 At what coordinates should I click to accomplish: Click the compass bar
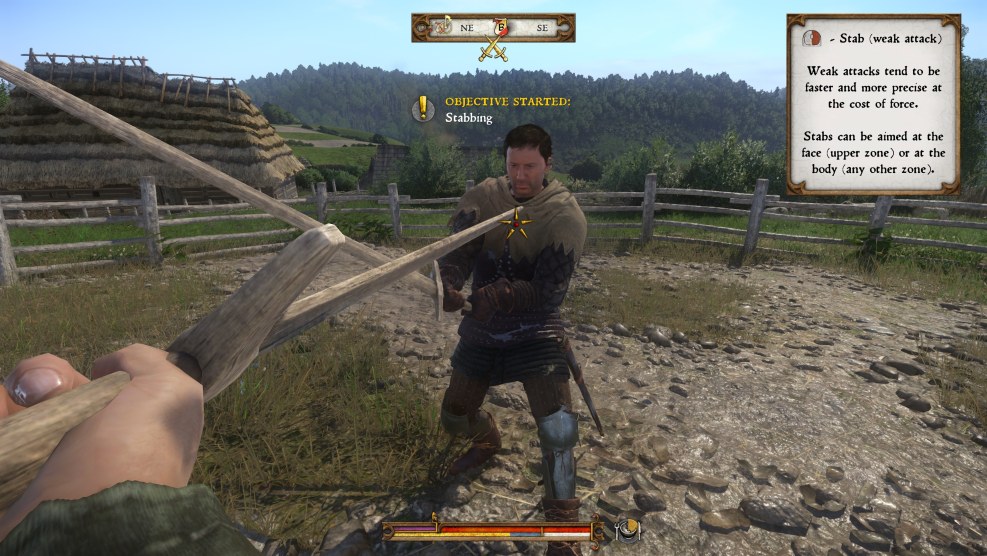pos(493,27)
